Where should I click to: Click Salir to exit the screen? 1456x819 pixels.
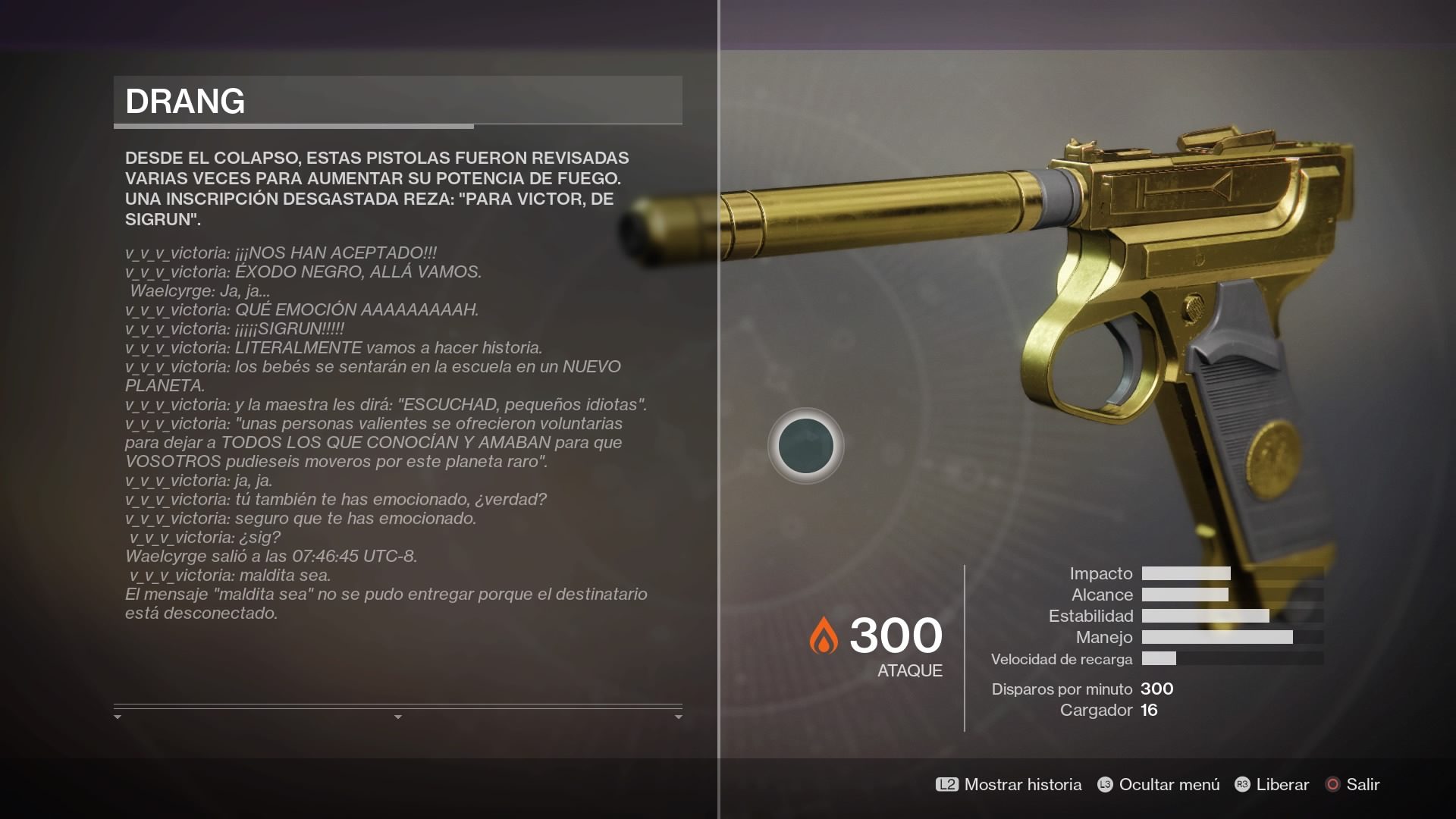click(x=1363, y=785)
